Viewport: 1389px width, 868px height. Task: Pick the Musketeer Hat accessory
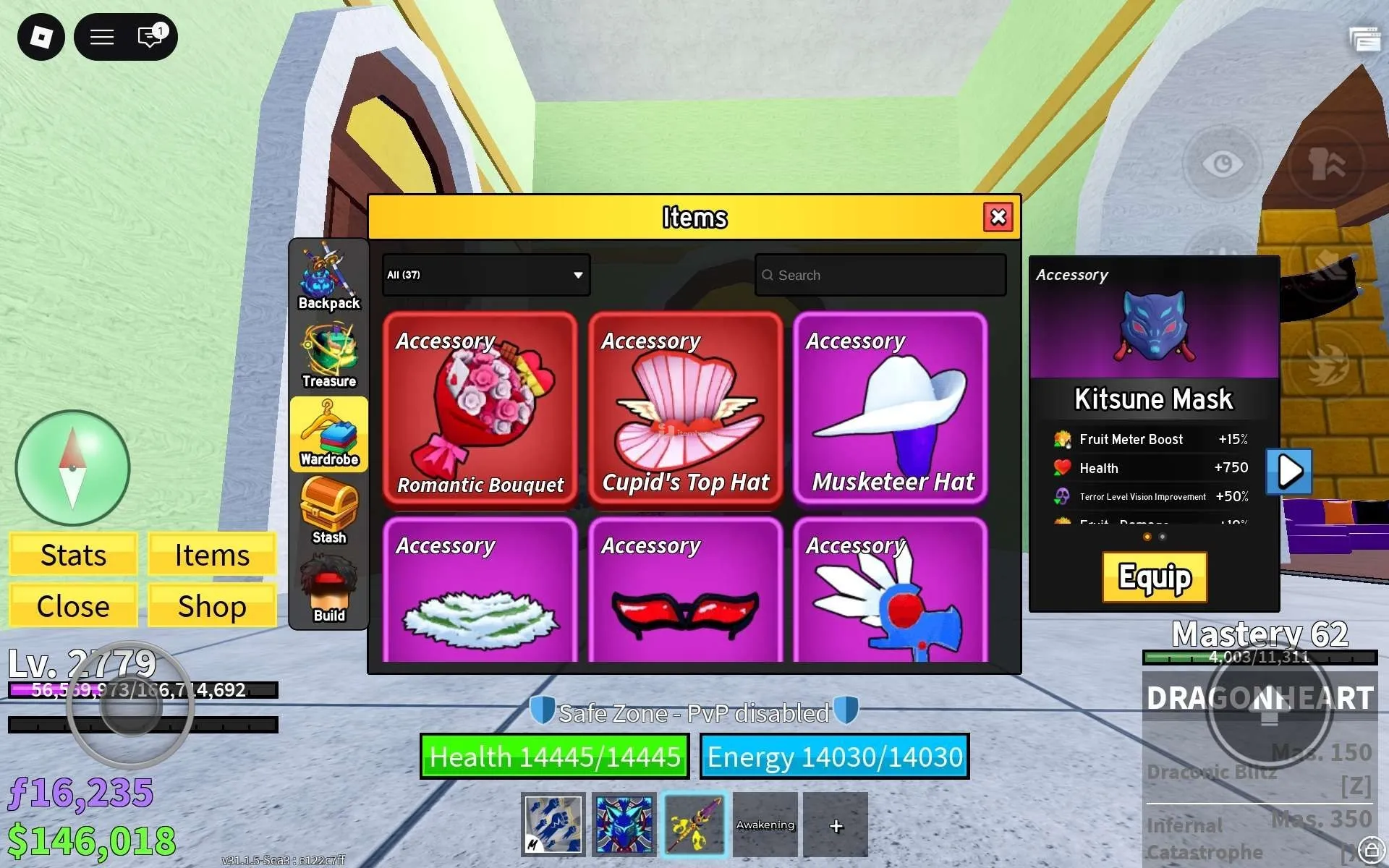click(x=891, y=408)
